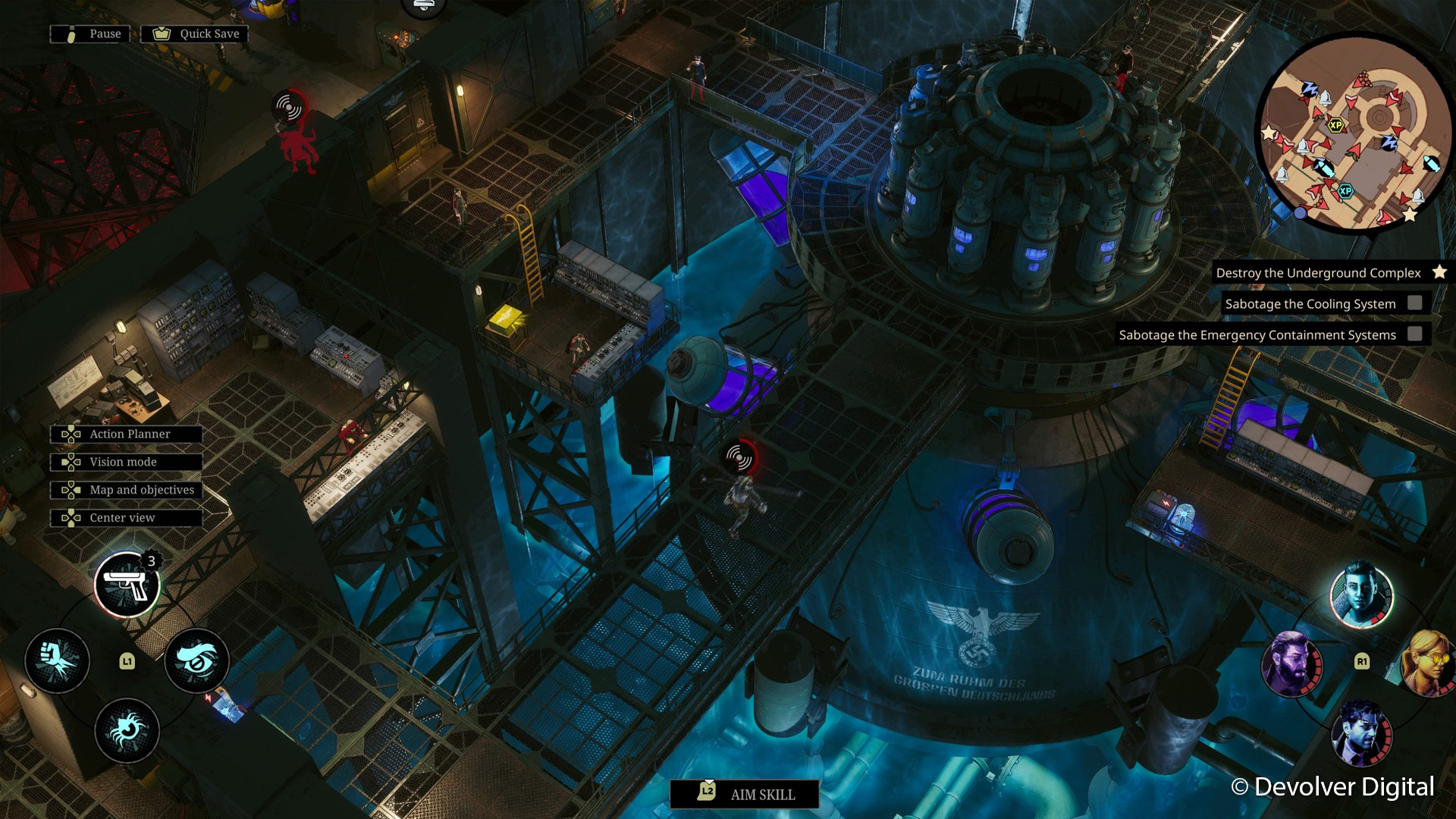This screenshot has height=819, width=1456.
Task: Click the Destroy the Underground Complex objective
Action: click(1319, 273)
